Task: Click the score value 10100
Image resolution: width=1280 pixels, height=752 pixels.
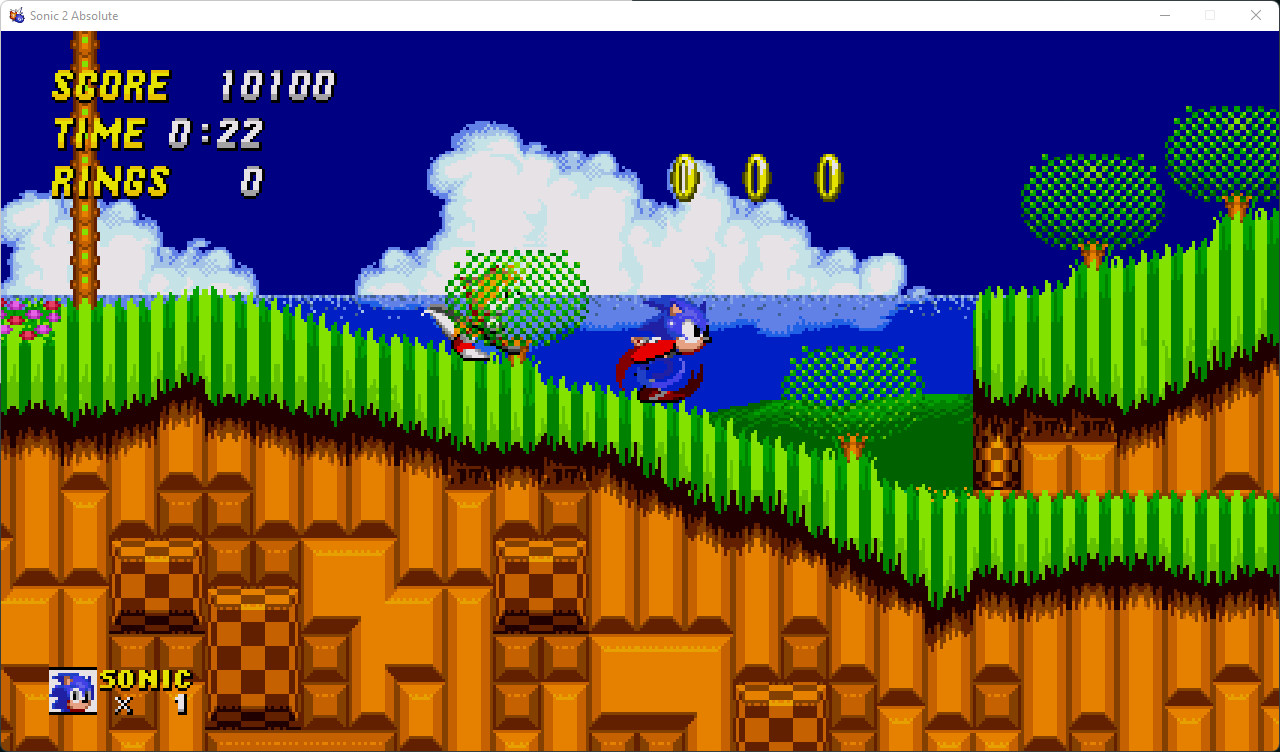Action: click(276, 86)
